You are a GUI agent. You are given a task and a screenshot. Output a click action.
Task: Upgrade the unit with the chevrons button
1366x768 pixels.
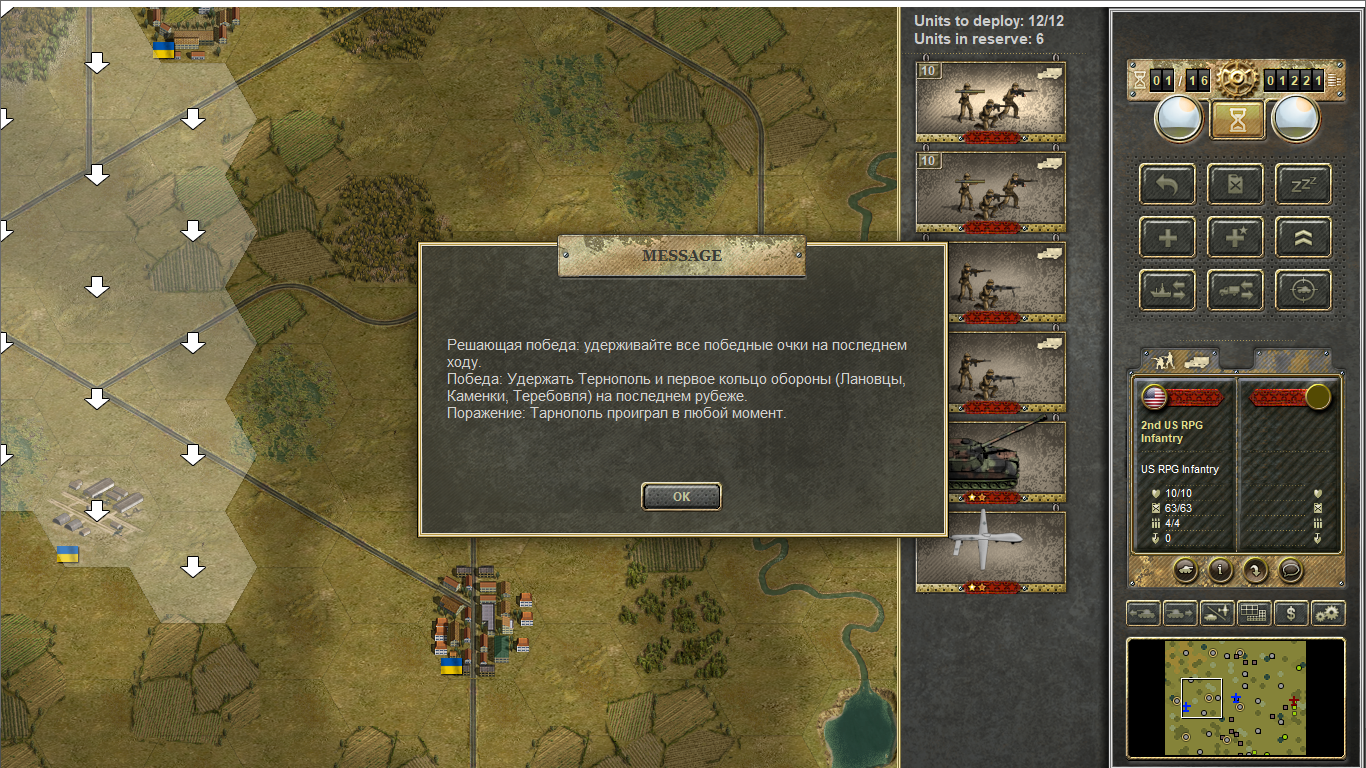1303,237
